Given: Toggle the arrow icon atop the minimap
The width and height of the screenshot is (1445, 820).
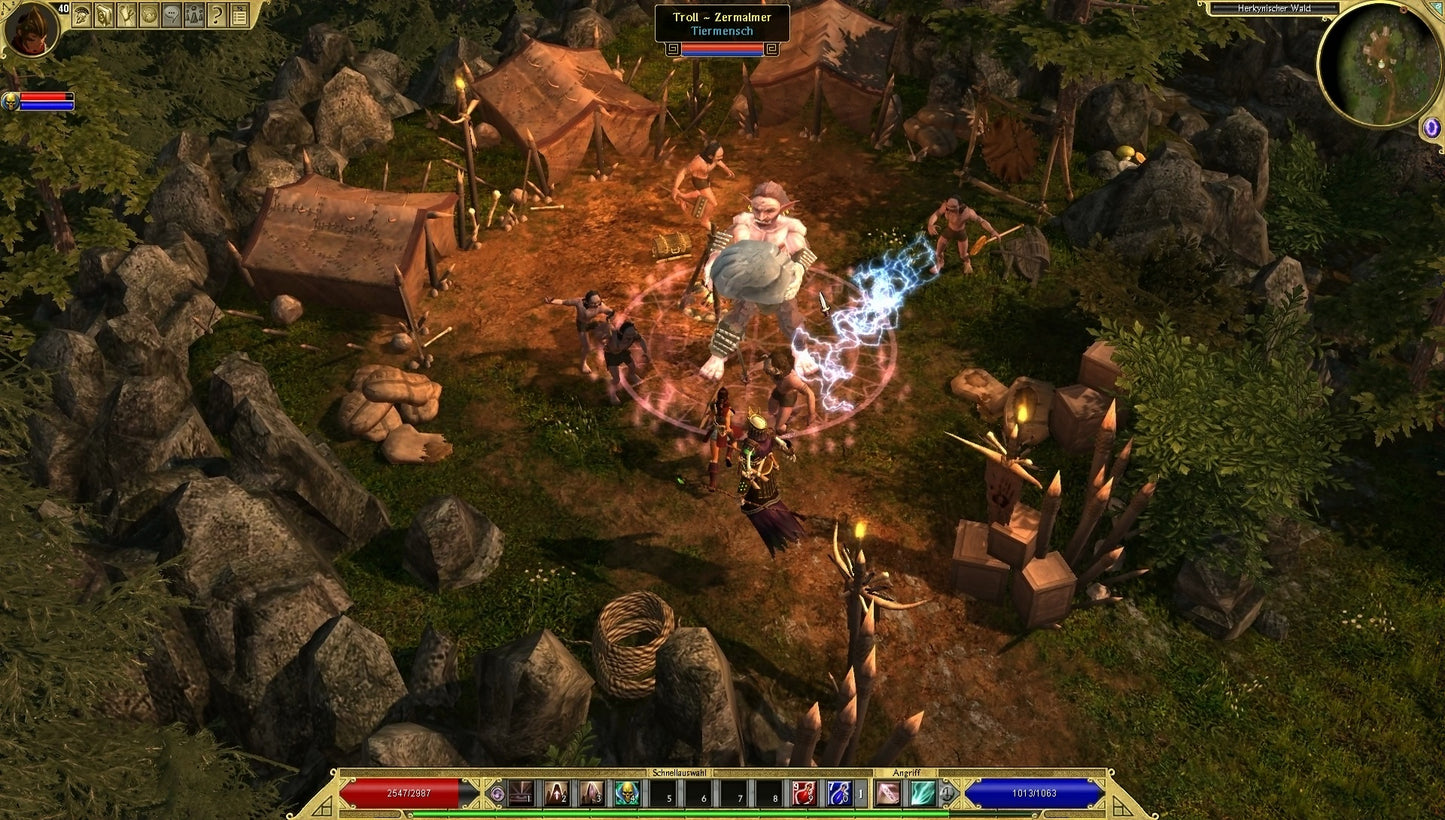Looking at the screenshot, I should 1437,6.
